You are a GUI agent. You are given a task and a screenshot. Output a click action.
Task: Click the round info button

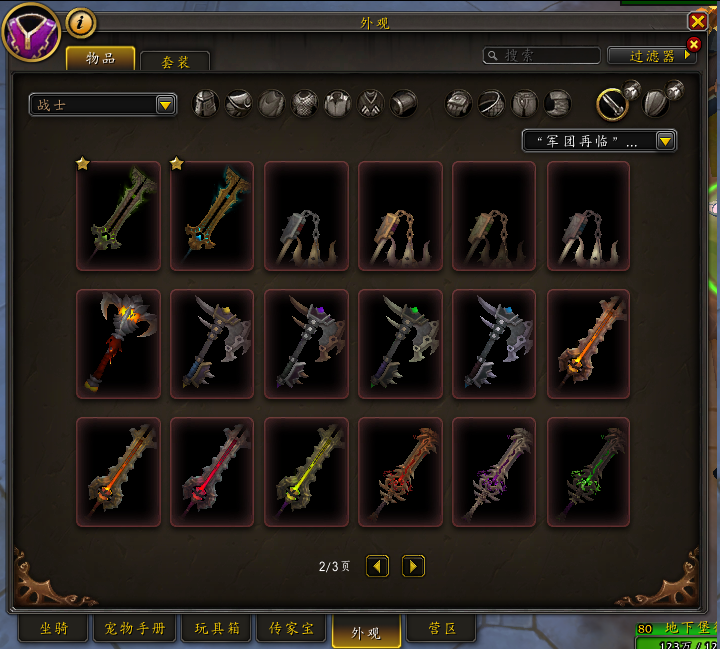tap(81, 22)
